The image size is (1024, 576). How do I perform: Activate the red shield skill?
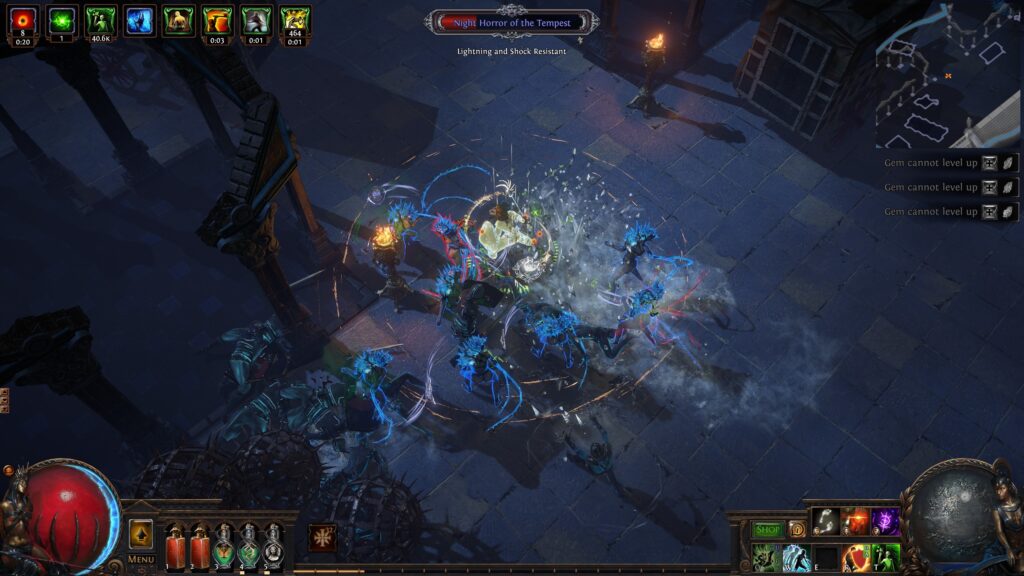[x=855, y=557]
